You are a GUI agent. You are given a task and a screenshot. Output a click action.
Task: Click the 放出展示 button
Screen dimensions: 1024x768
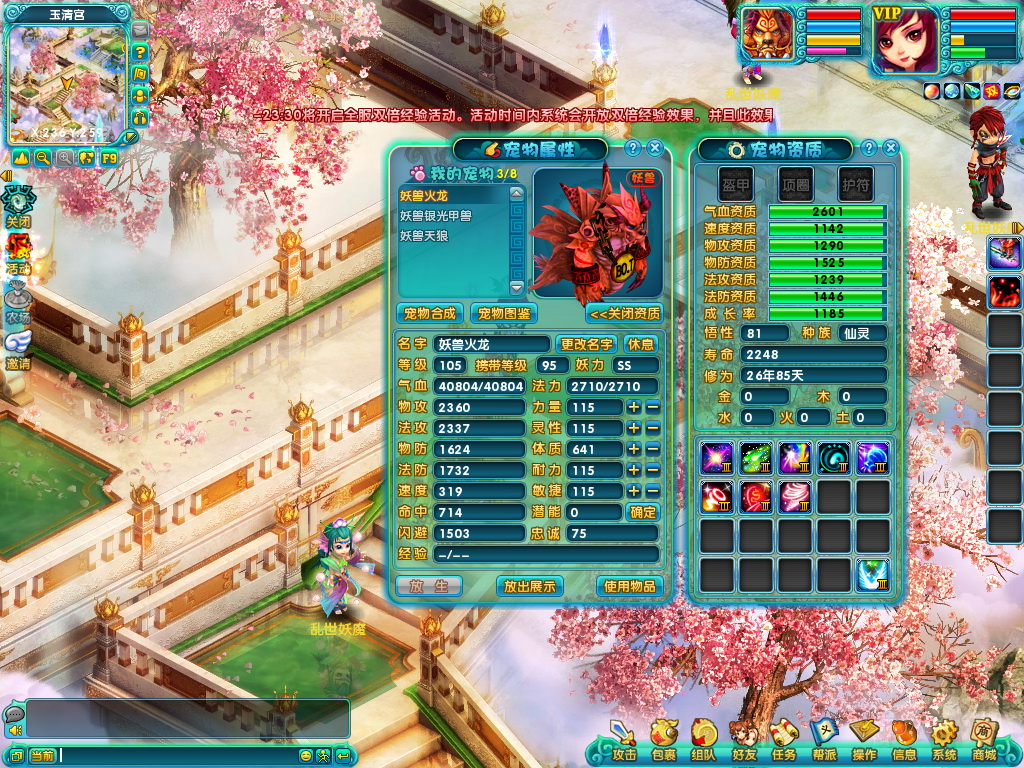[529, 586]
